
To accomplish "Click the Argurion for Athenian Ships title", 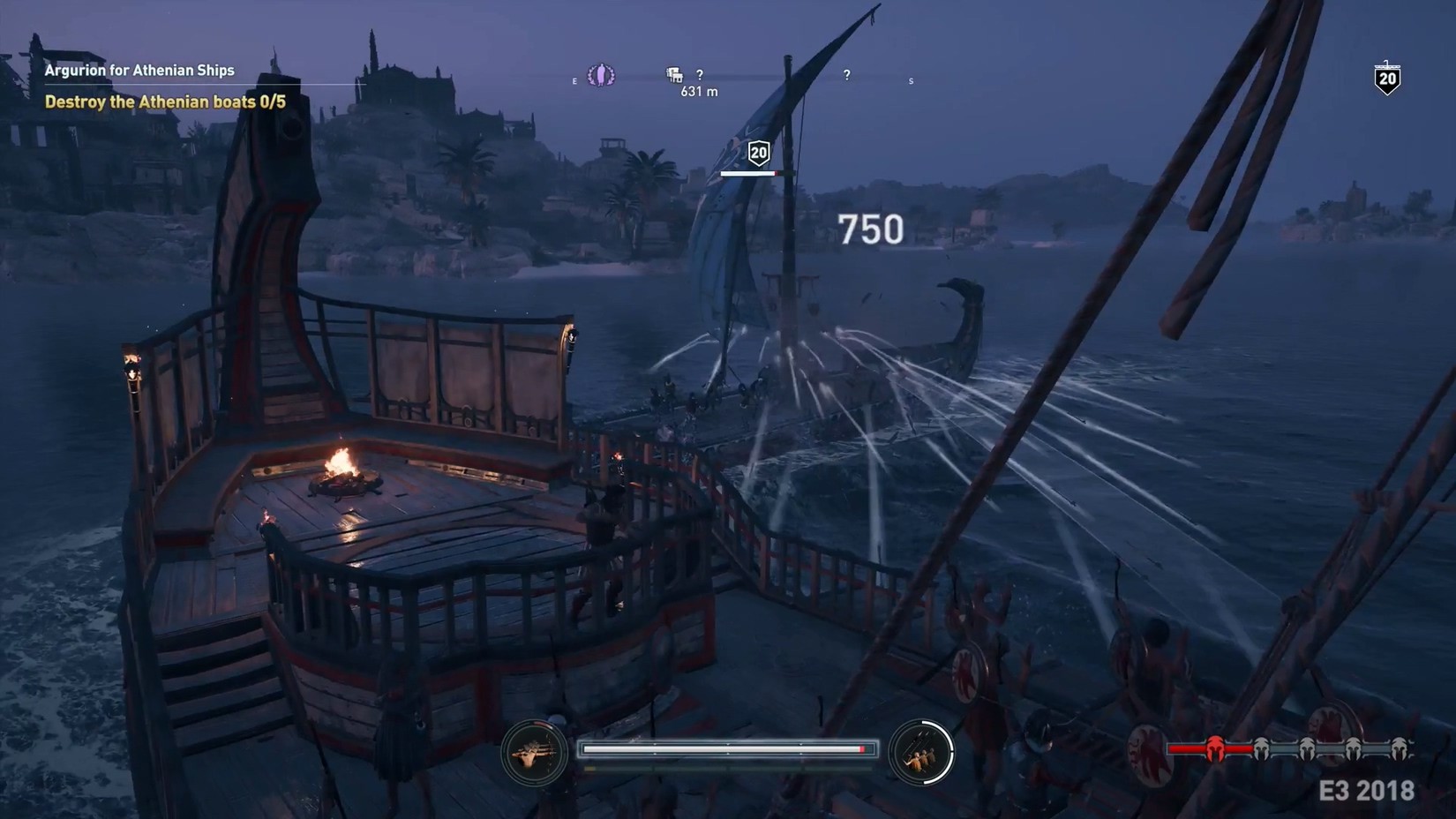I will click(138, 70).
